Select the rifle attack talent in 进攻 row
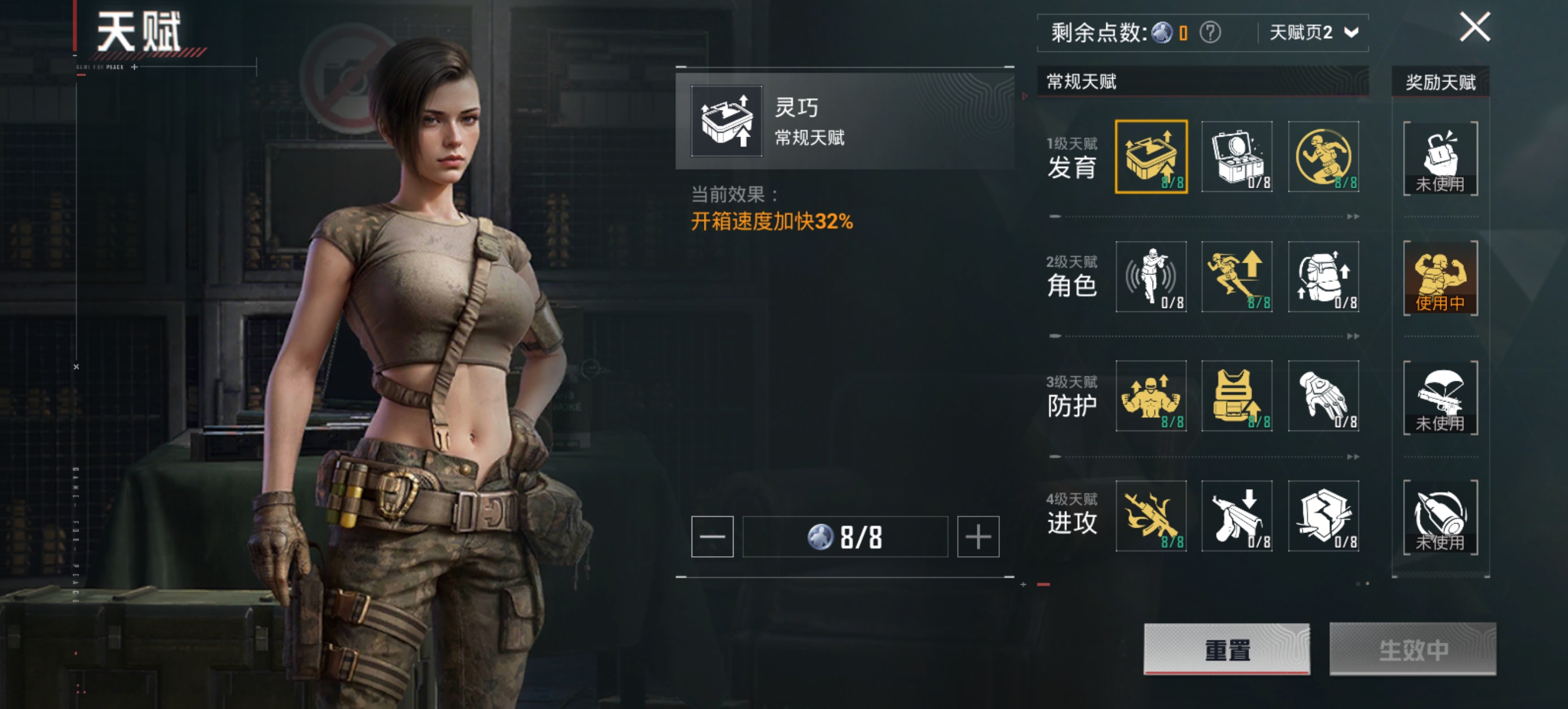Viewport: 1568px width, 709px height. [x=1150, y=516]
